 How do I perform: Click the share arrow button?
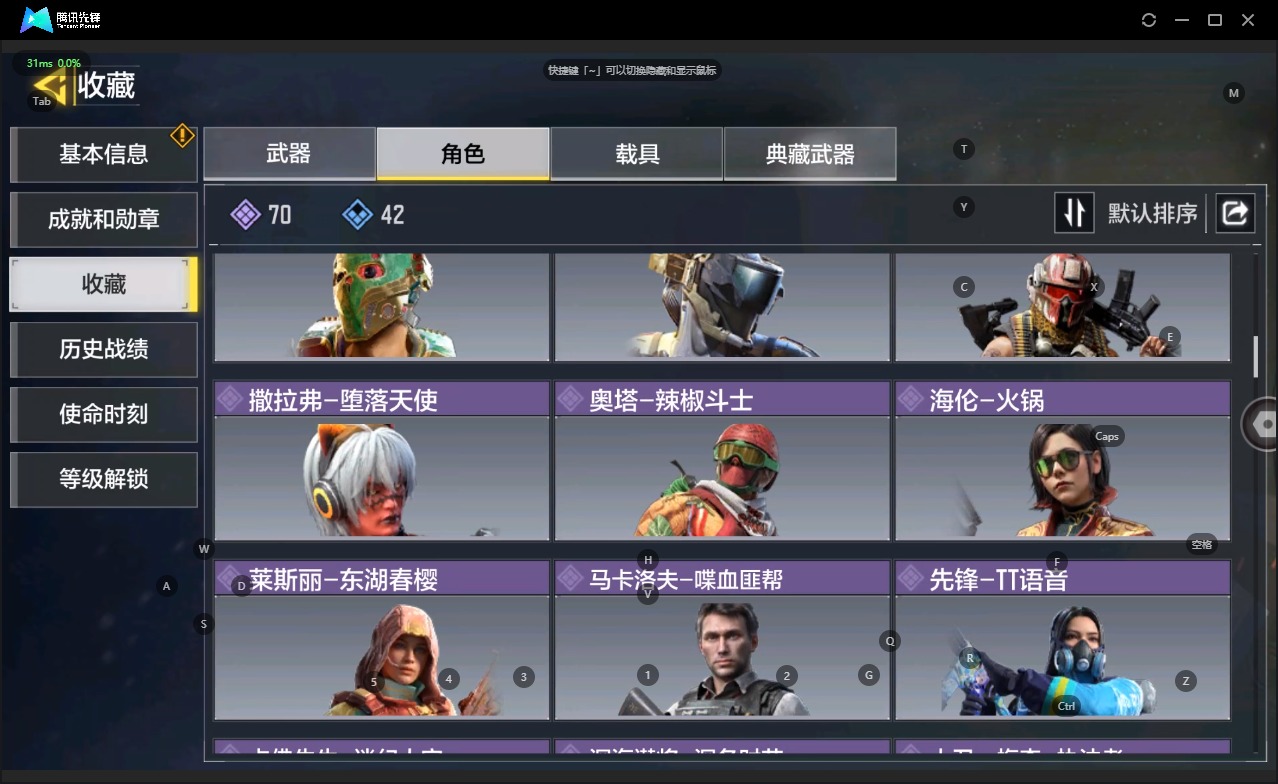(1235, 213)
